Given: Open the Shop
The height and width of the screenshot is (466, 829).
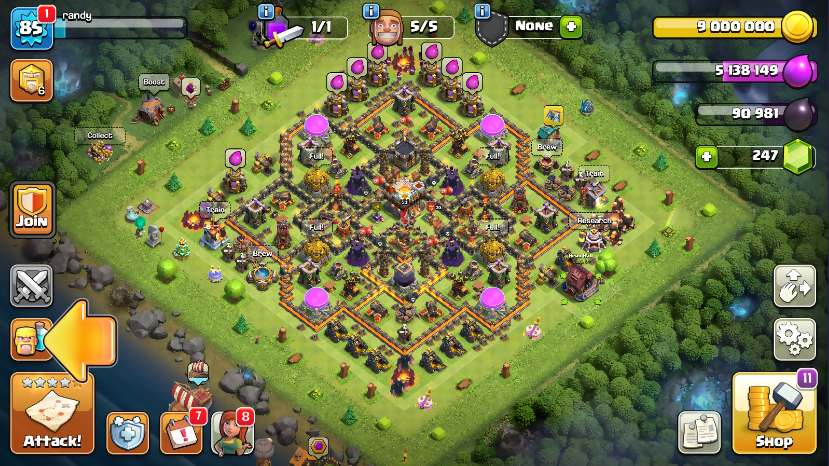Looking at the screenshot, I should (773, 413).
